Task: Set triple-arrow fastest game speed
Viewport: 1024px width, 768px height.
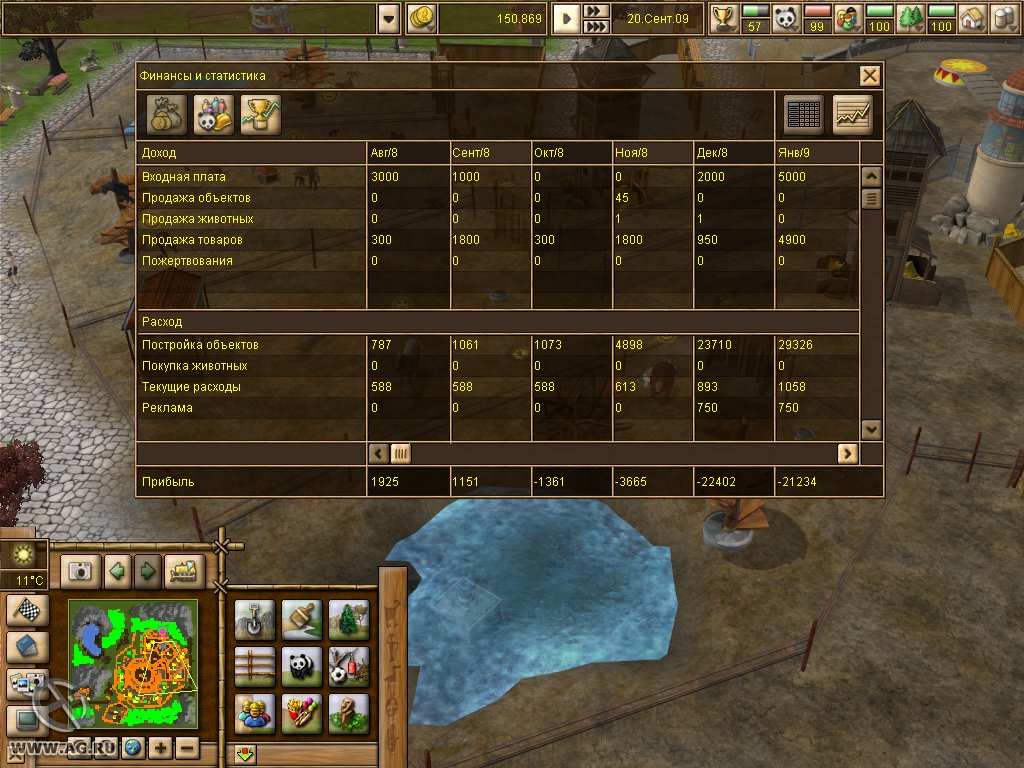Action: click(x=596, y=27)
